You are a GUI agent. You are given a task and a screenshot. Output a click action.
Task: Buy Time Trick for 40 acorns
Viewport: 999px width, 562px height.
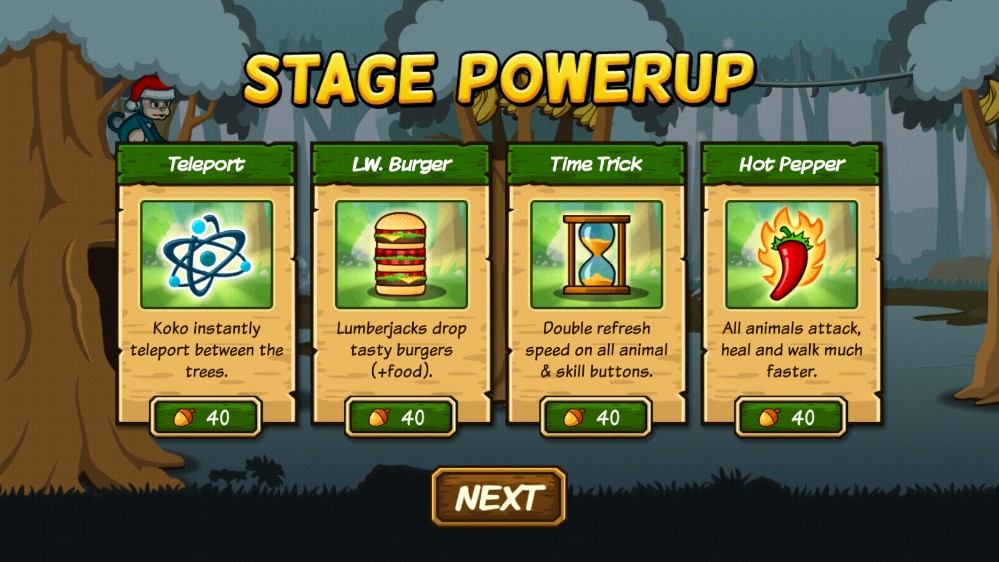point(596,416)
